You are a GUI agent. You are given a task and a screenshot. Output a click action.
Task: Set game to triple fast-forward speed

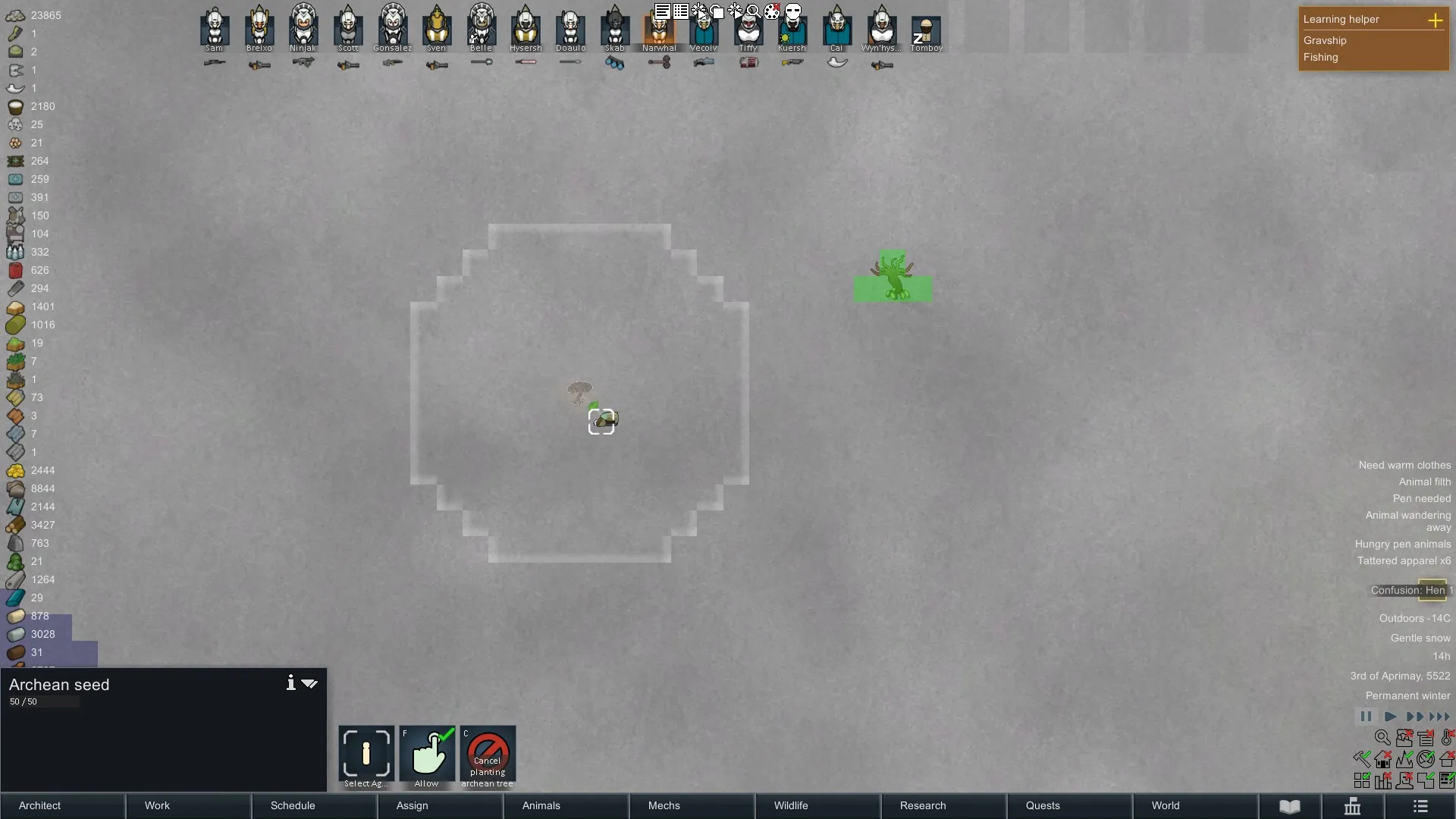[1439, 717]
